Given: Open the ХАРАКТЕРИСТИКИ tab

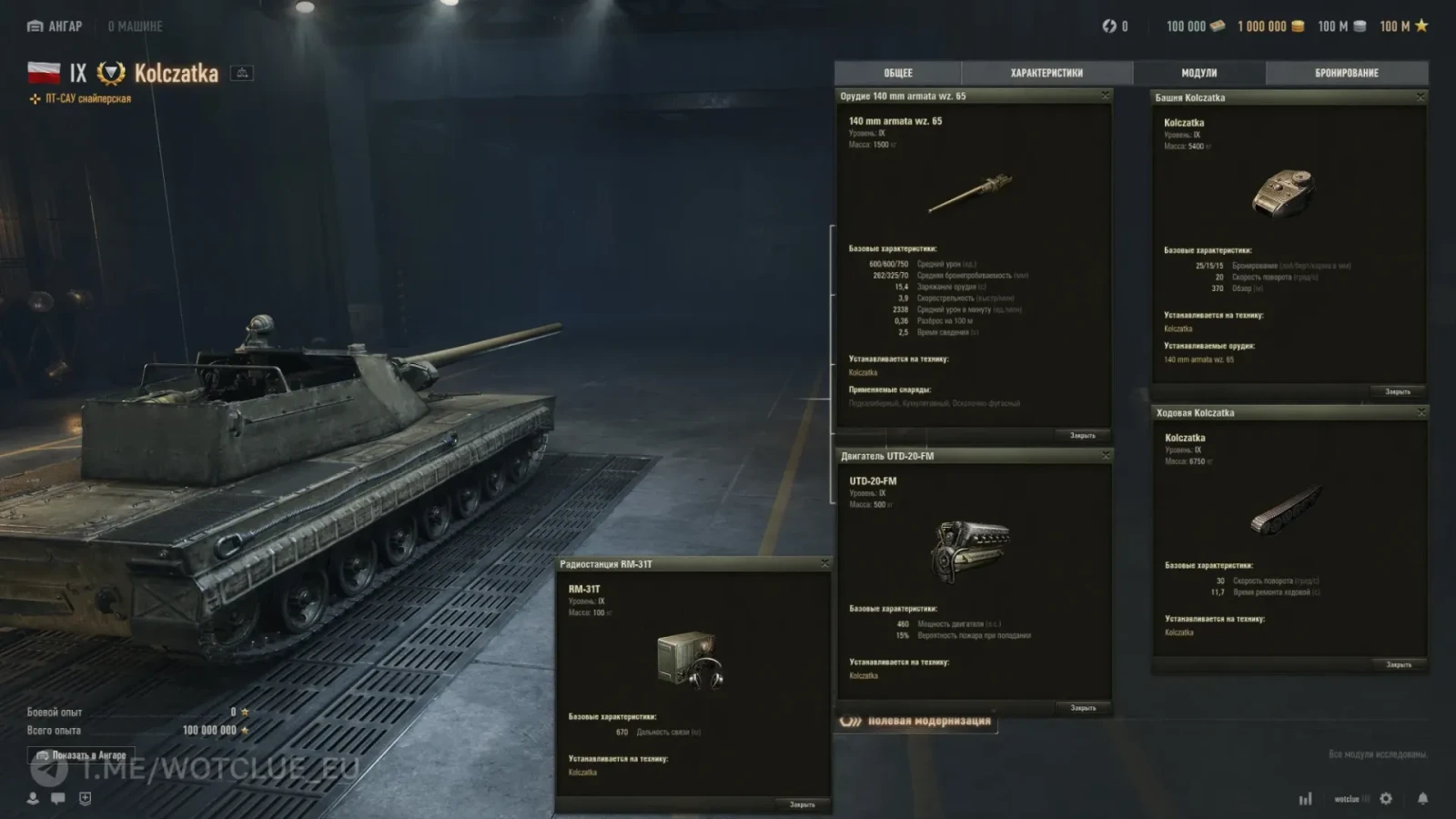Looking at the screenshot, I should 1046,73.
